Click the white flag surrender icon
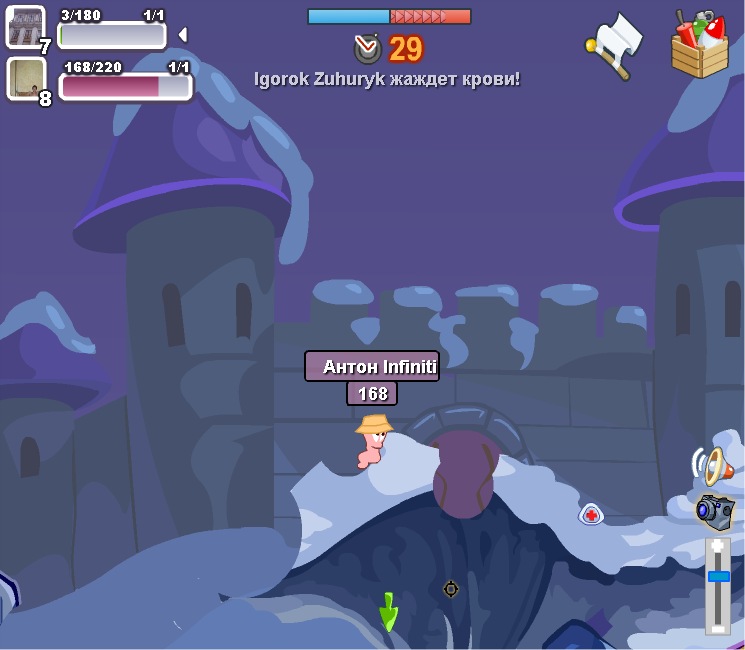Screen dimensions: 745x650 click(616, 43)
